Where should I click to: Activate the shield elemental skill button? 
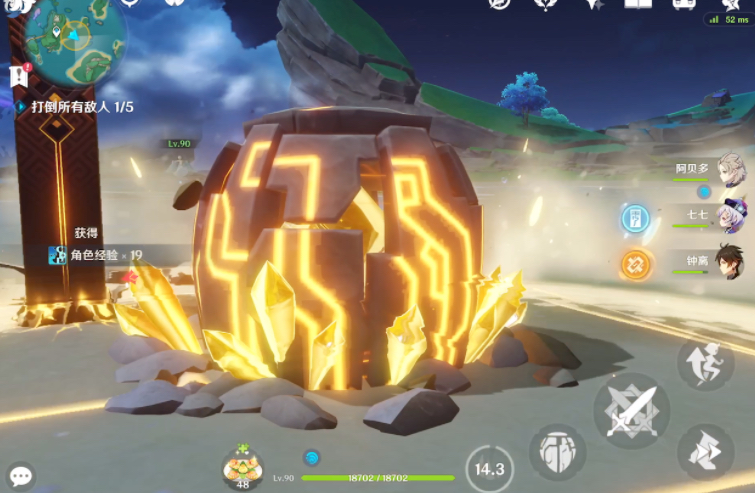point(556,452)
